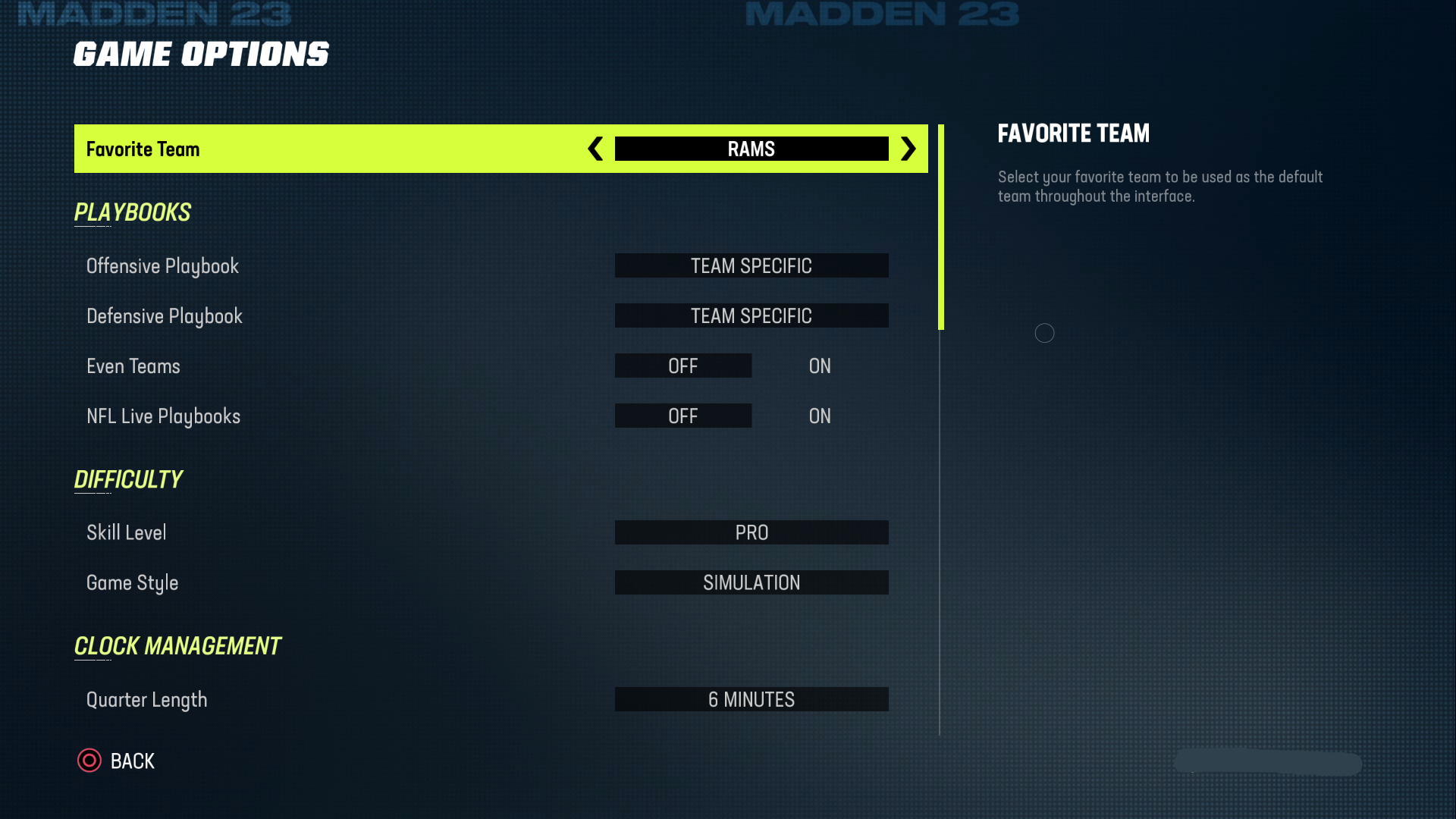Open the RAMS team selector
The image size is (1456, 819).
click(x=752, y=149)
